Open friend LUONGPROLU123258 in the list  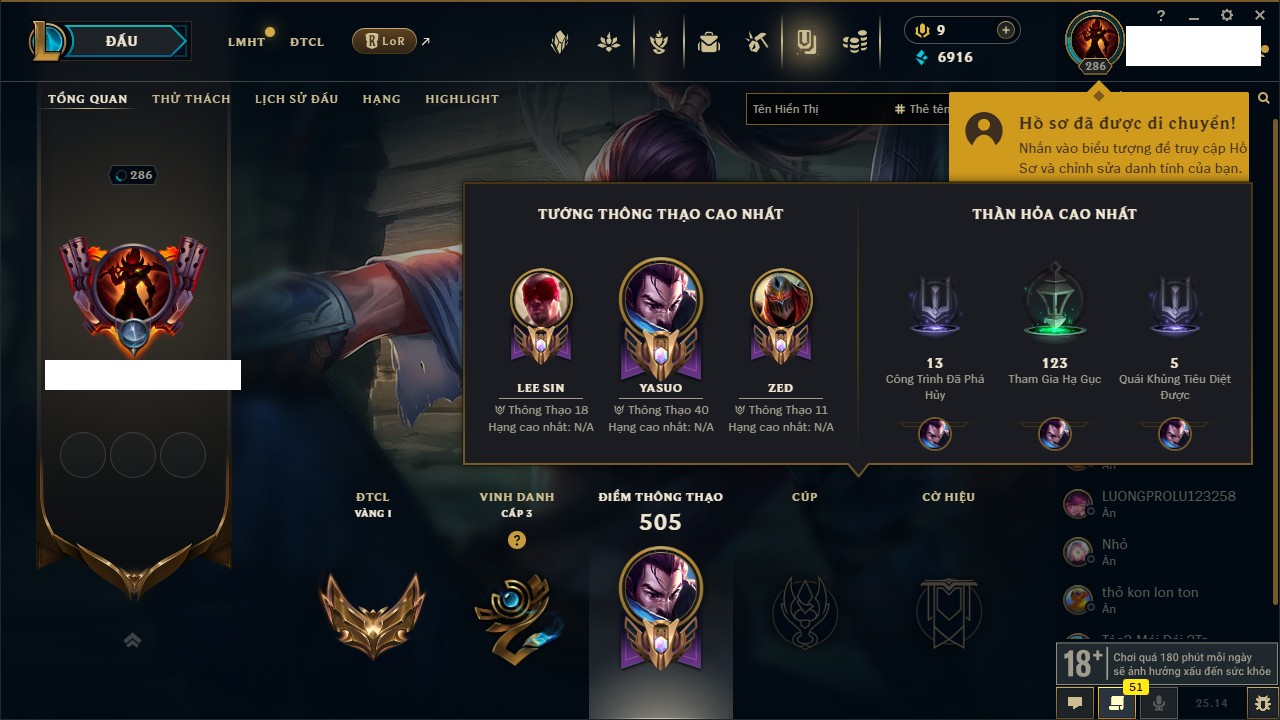pyautogui.click(x=1168, y=497)
